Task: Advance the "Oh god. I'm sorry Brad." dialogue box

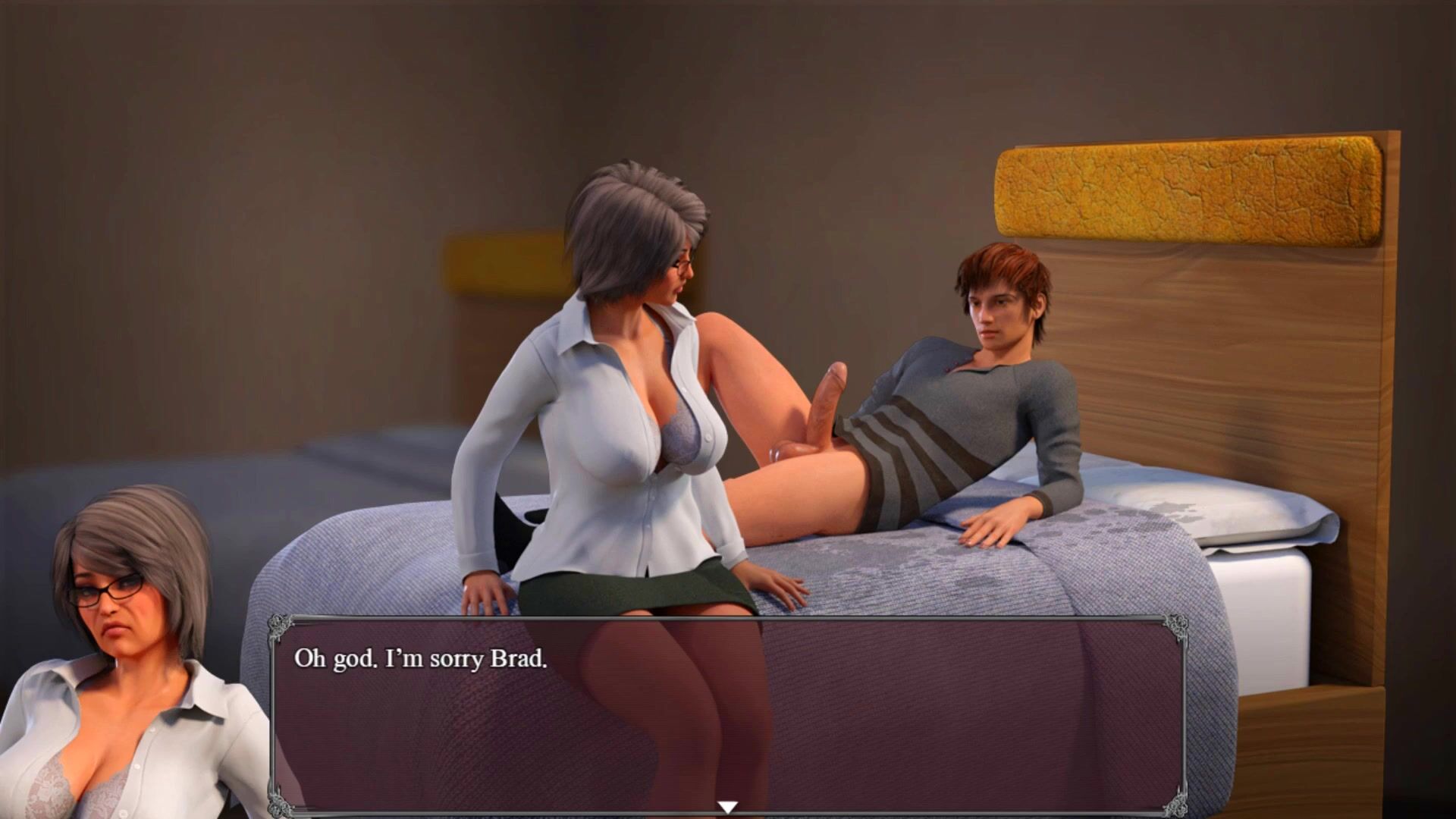Action: pyautogui.click(x=726, y=713)
